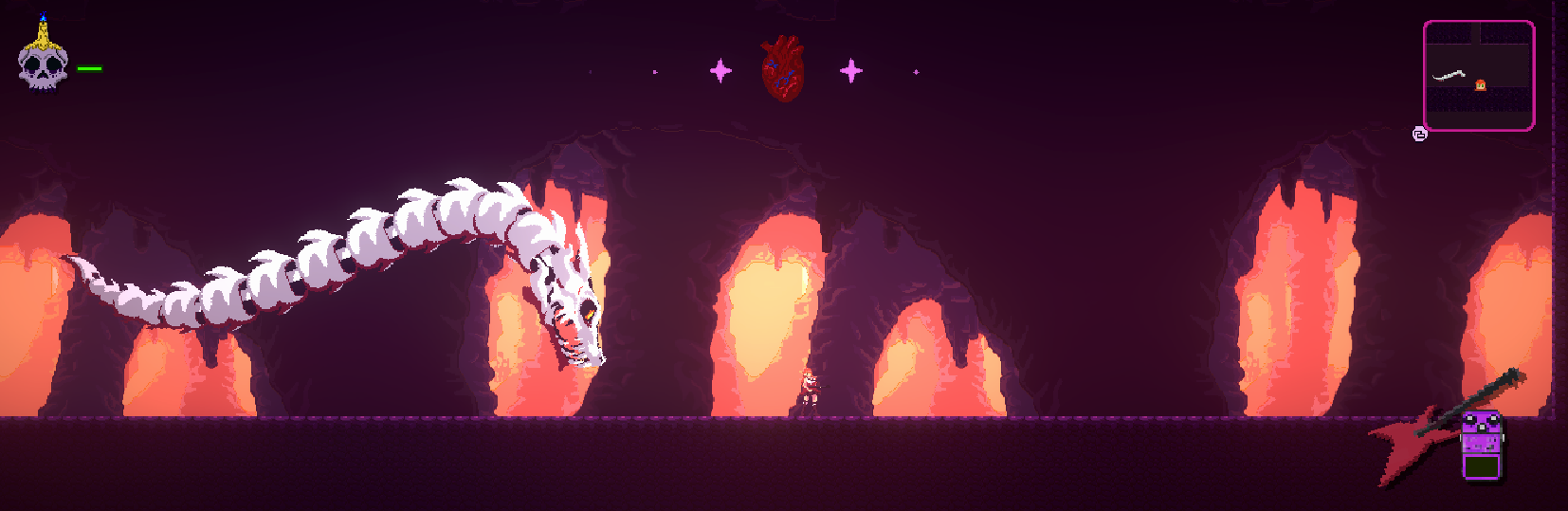Click the skull with candle icon
The width and height of the screenshot is (1568, 511).
click(x=43, y=59)
